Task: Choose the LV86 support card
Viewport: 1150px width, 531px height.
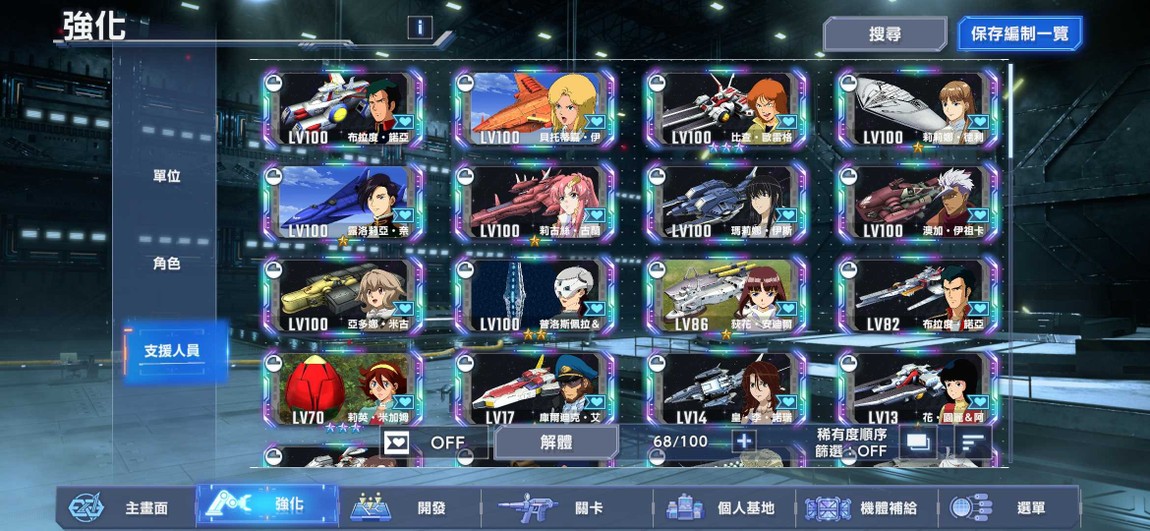Action: click(726, 297)
